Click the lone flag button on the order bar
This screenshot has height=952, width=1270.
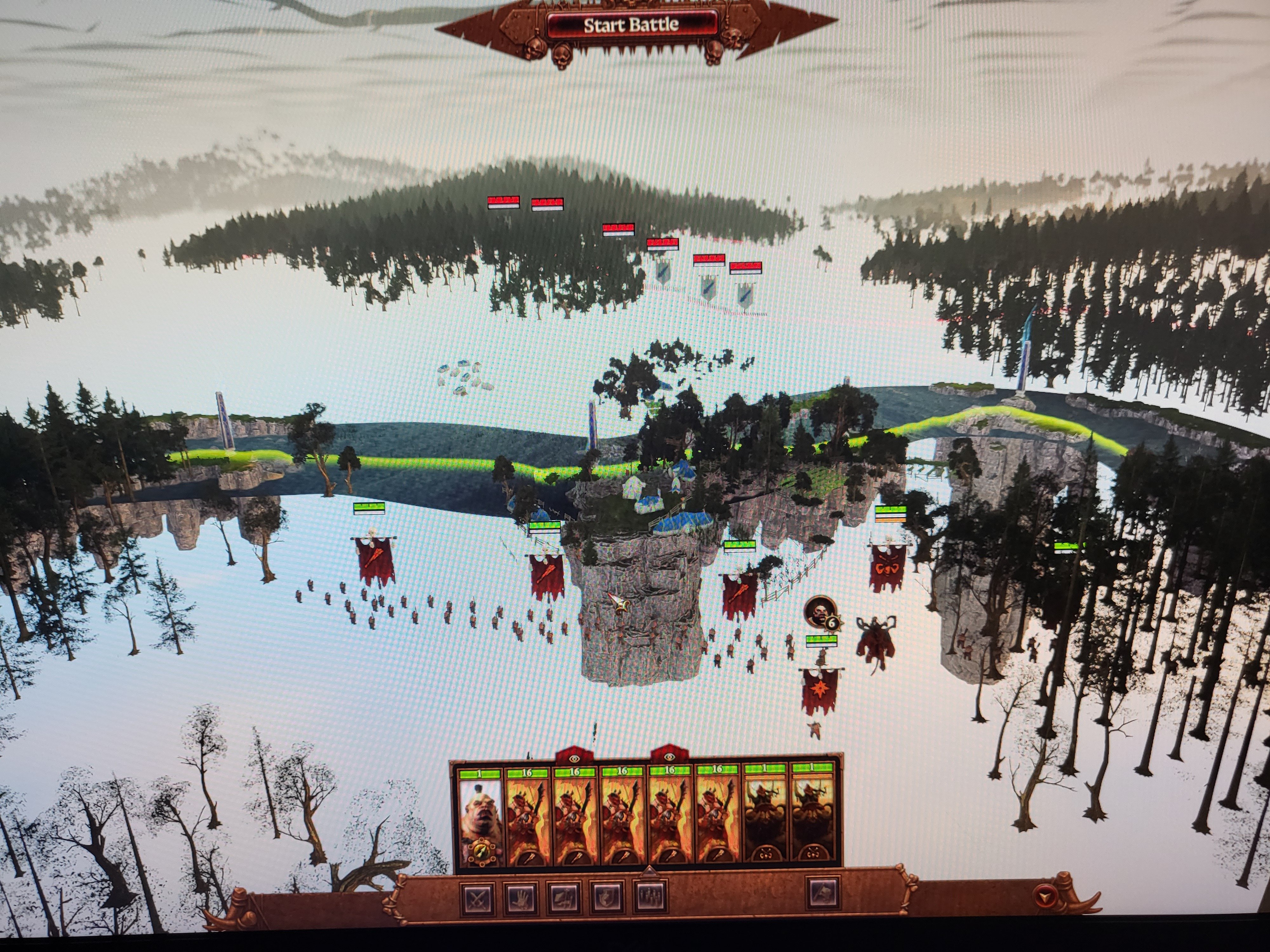point(823,894)
